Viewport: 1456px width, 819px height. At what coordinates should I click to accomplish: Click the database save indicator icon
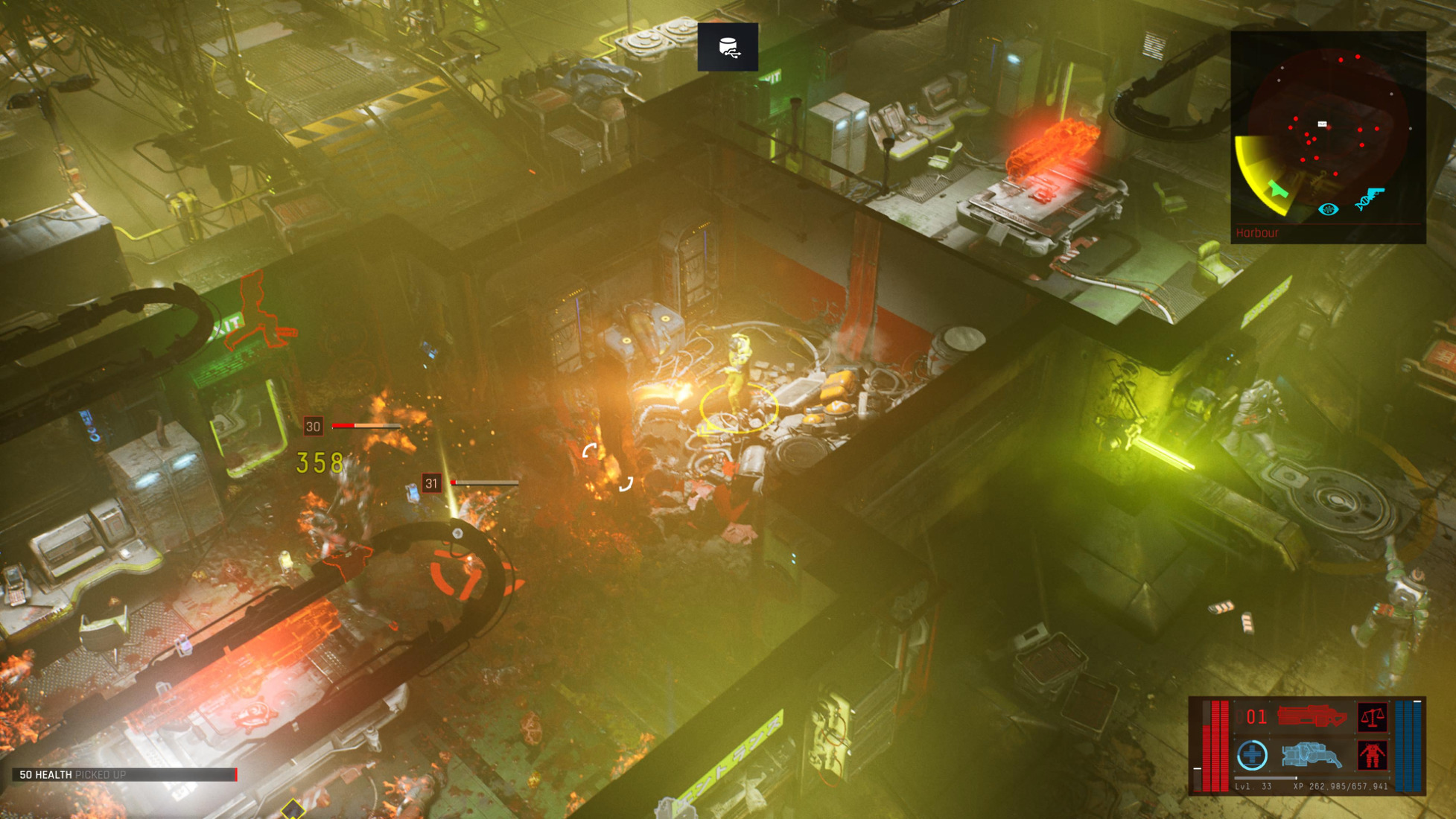click(728, 48)
